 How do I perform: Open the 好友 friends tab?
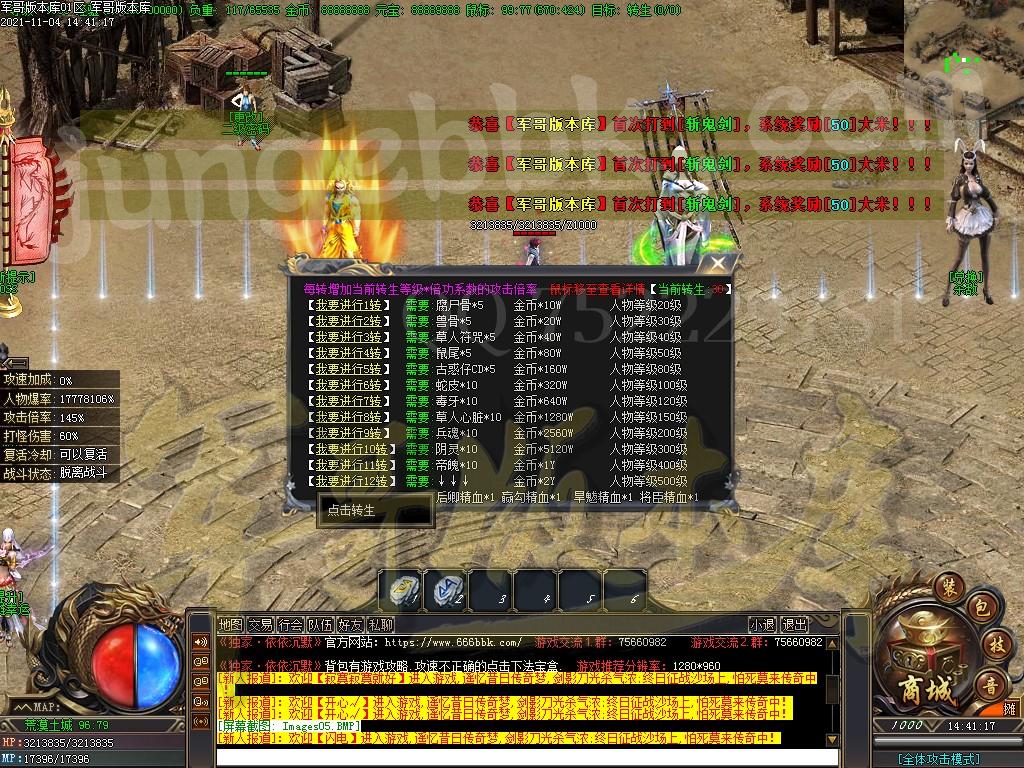click(x=351, y=624)
